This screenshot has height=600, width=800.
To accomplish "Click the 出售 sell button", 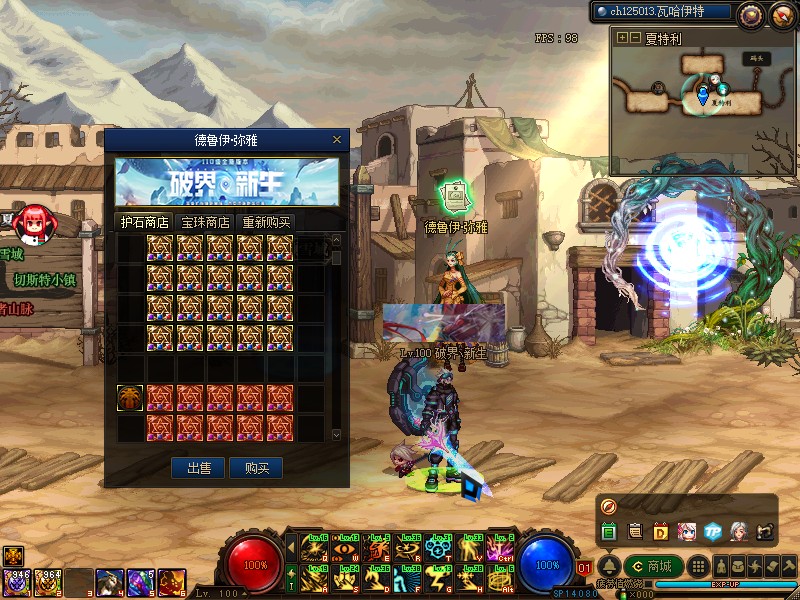I will pyautogui.click(x=198, y=468).
